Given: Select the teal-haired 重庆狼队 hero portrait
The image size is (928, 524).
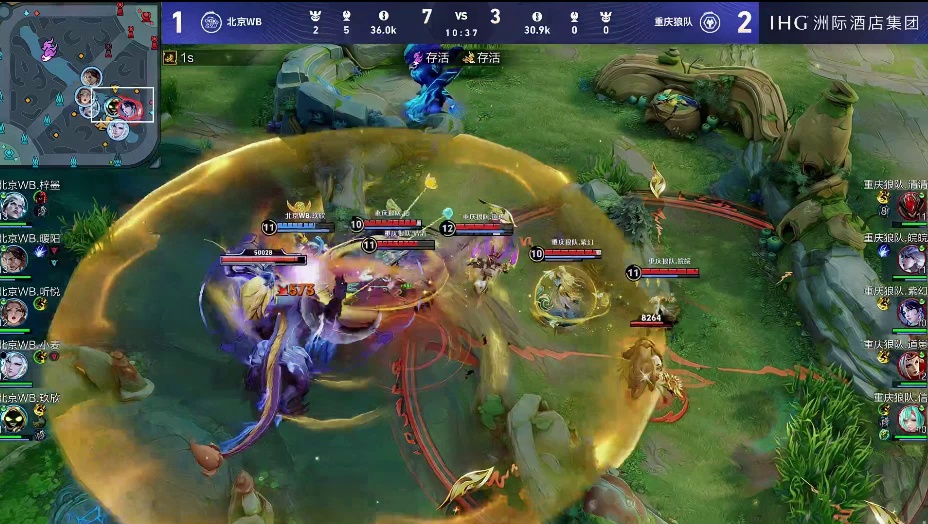Looking at the screenshot, I should pos(911,419).
